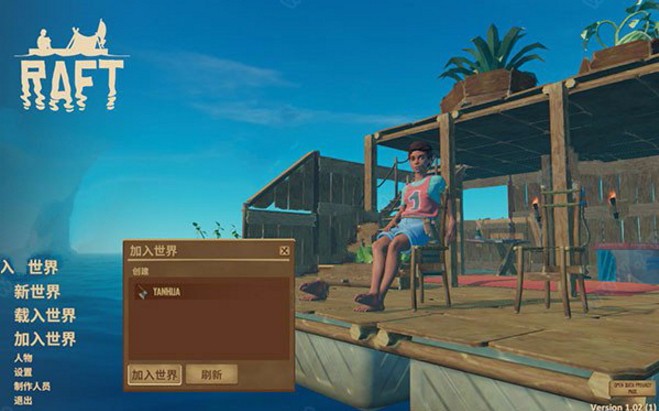The image size is (659, 411).
Task: Open 设置 settings
Action: click(23, 372)
